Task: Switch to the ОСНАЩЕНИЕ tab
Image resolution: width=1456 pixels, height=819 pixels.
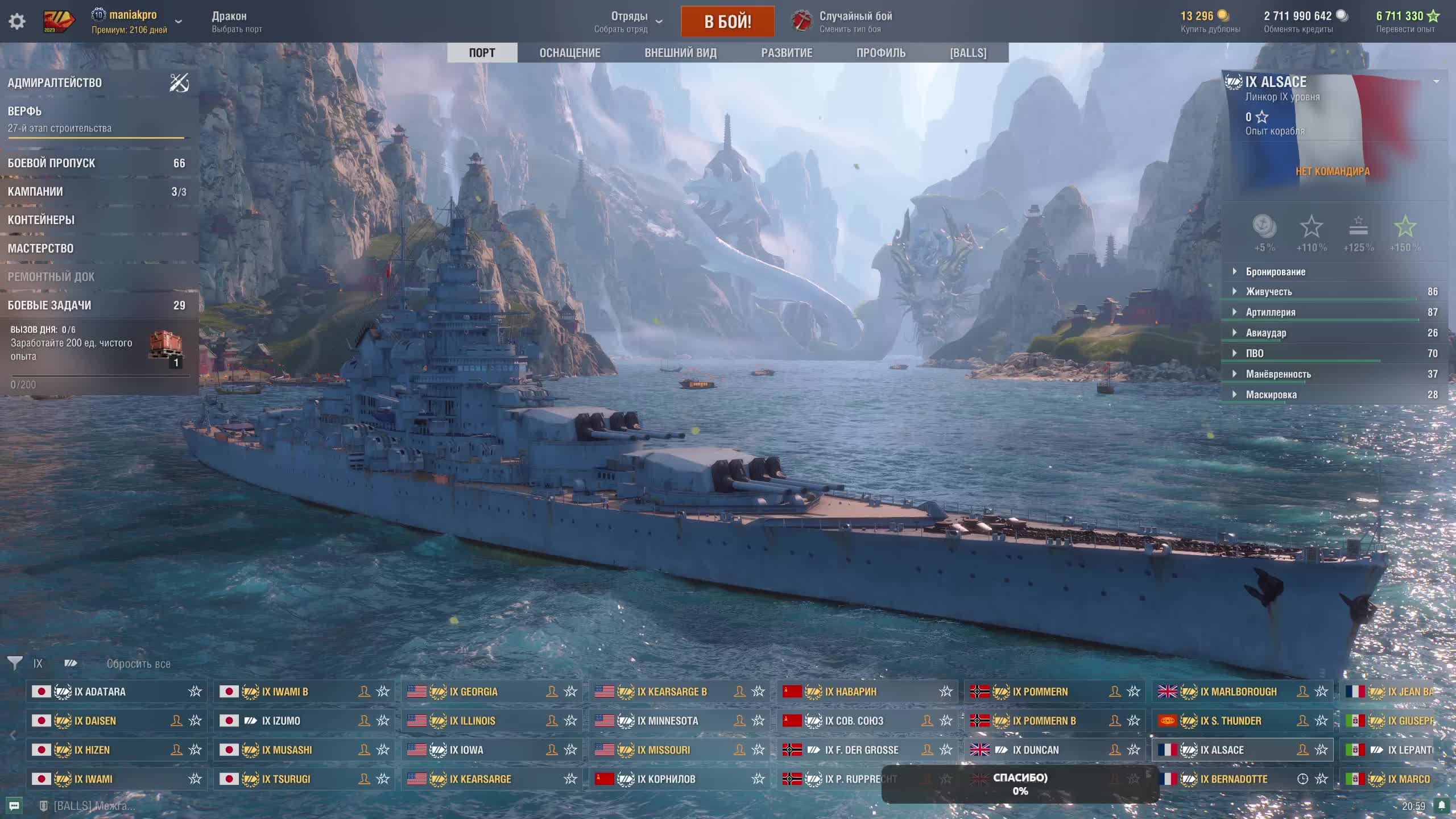Action: pyautogui.click(x=569, y=53)
